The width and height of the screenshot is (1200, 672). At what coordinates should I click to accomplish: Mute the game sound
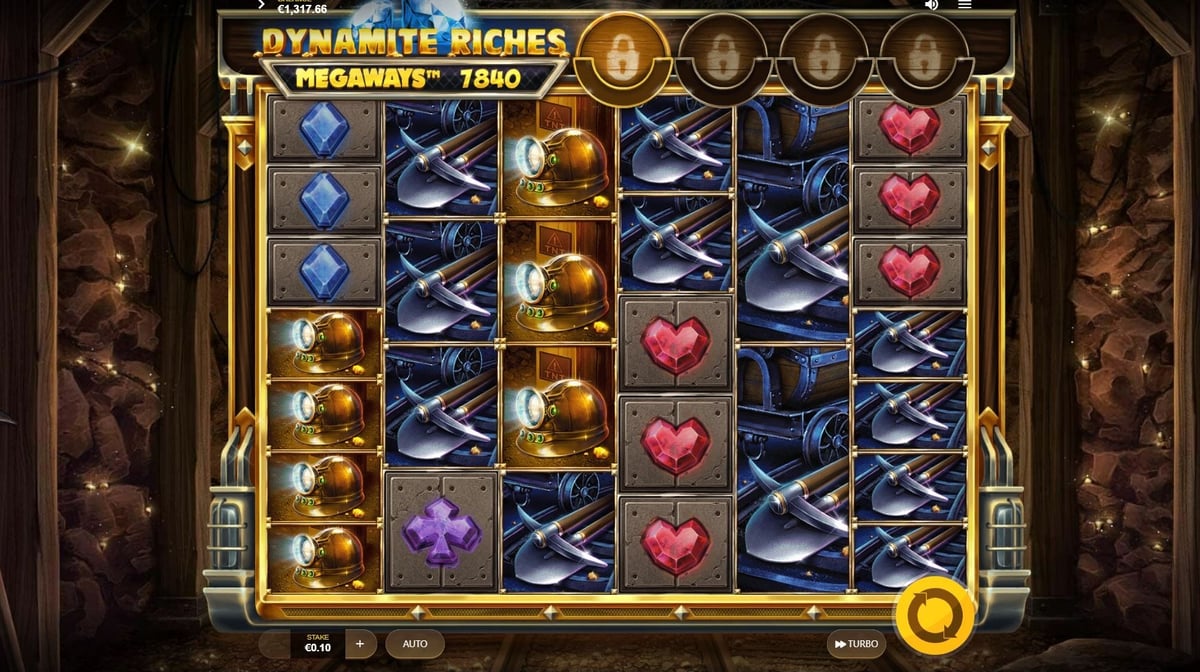click(931, 5)
